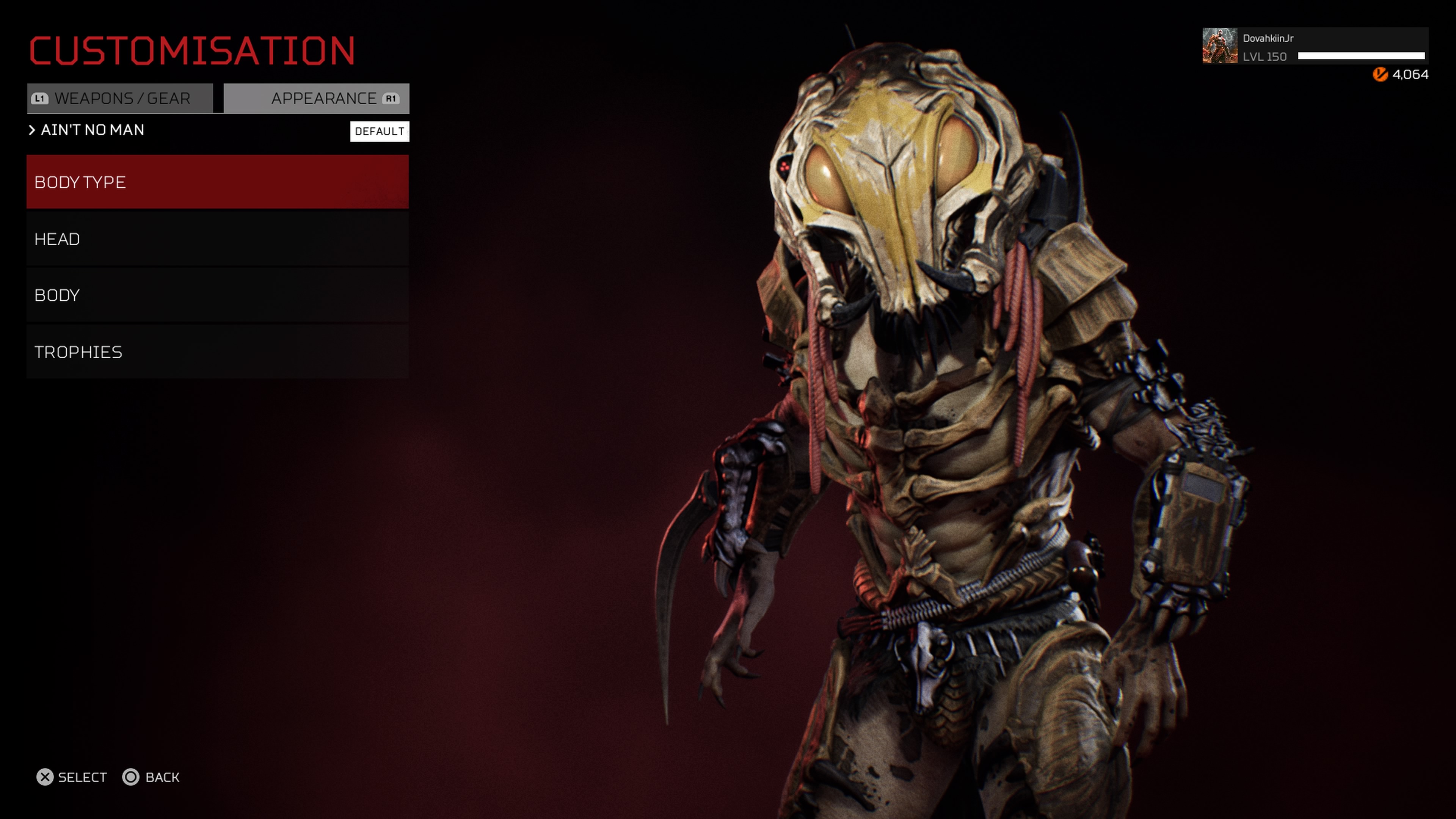Screen dimensions: 1456x819
Task: Open the BODY TYPE options
Action: (217, 182)
